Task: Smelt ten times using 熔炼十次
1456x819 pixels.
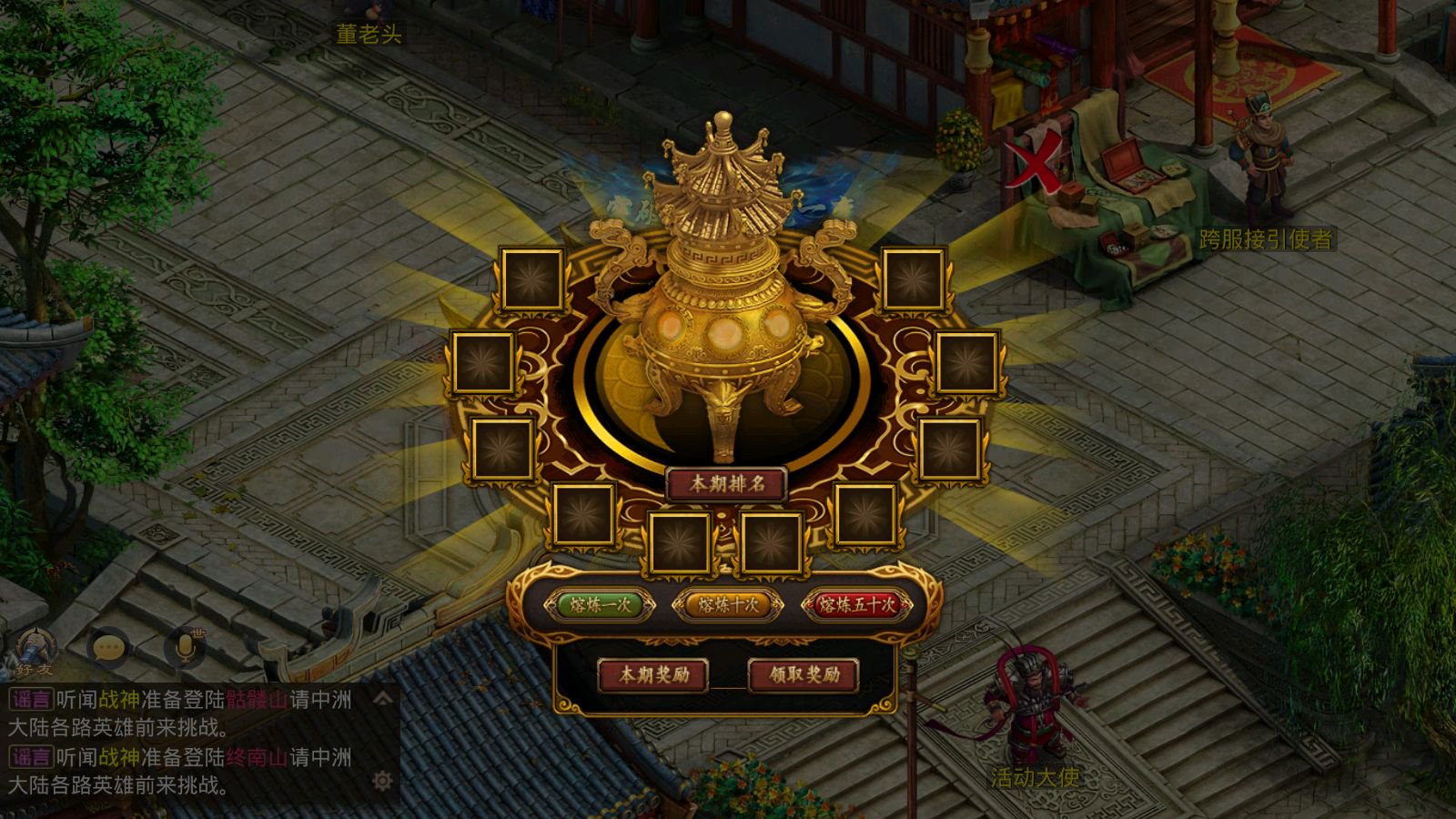Action: pos(727,605)
